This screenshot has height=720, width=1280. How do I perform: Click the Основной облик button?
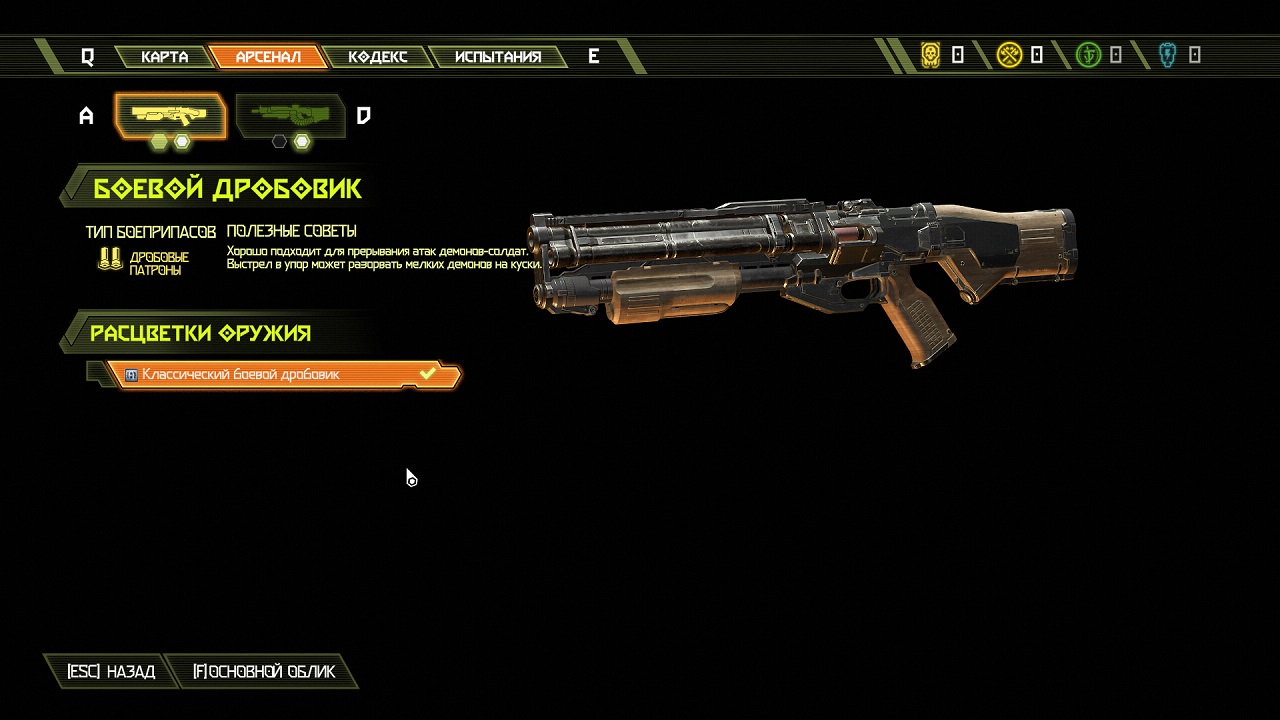click(264, 672)
